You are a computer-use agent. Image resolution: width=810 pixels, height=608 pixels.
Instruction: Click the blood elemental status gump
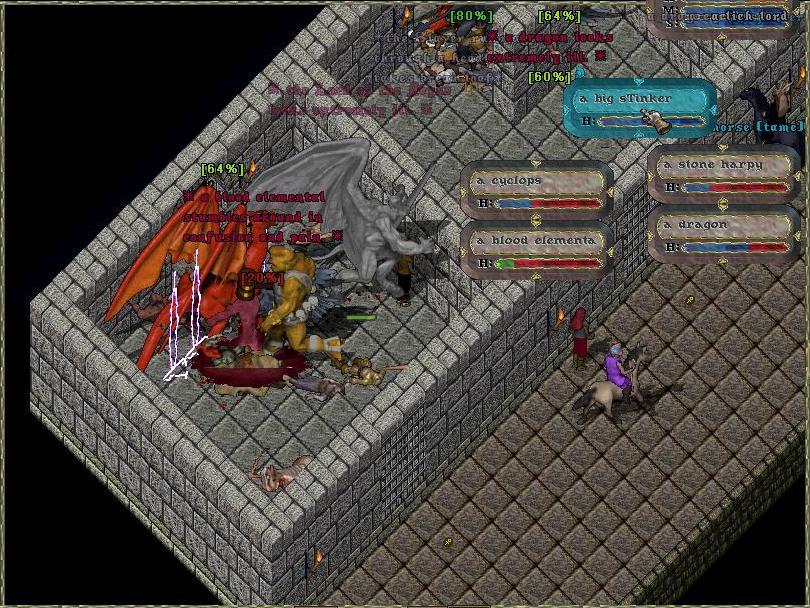[x=537, y=250]
